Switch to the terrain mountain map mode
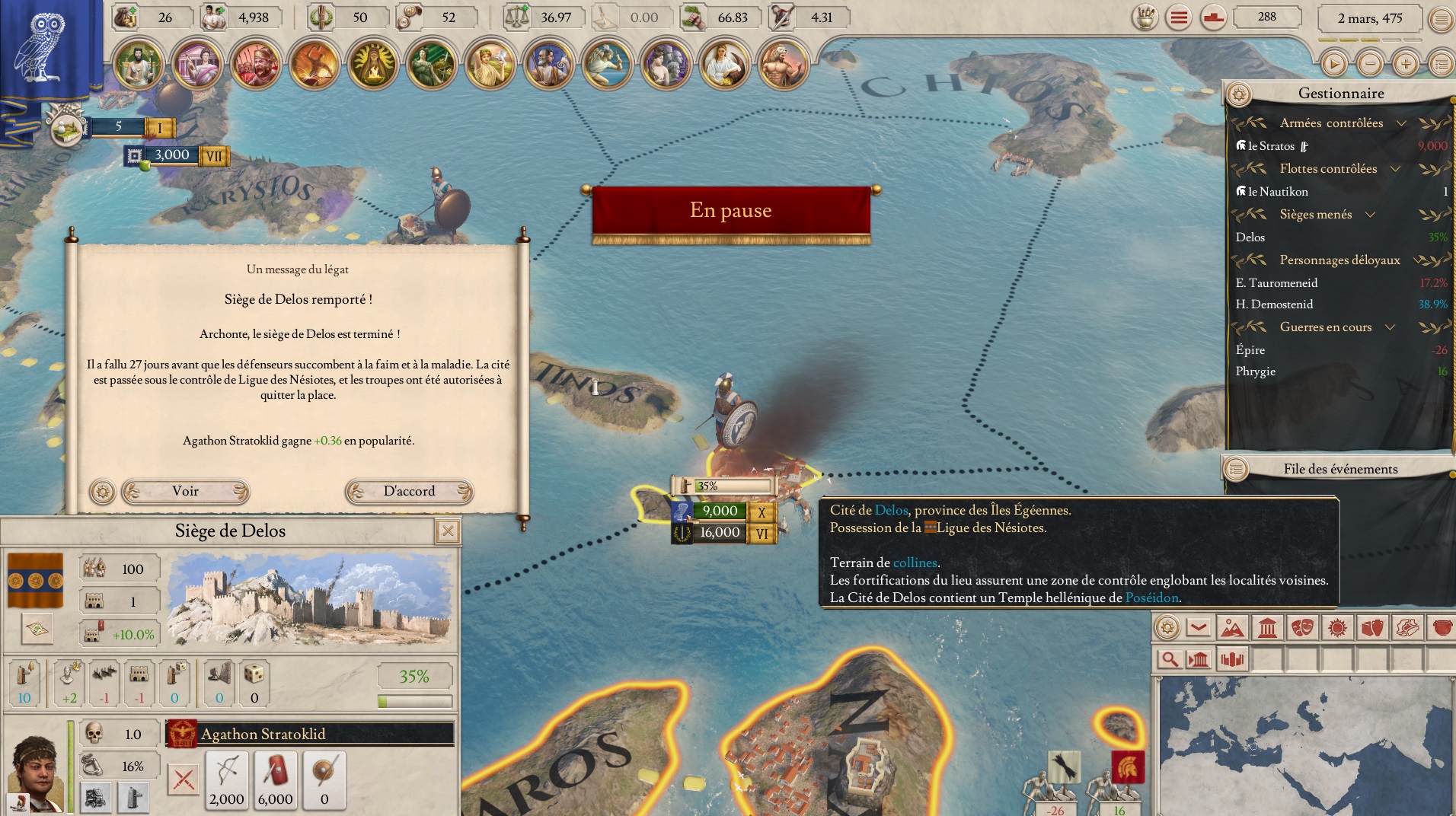The image size is (1456, 816). coord(1231,628)
